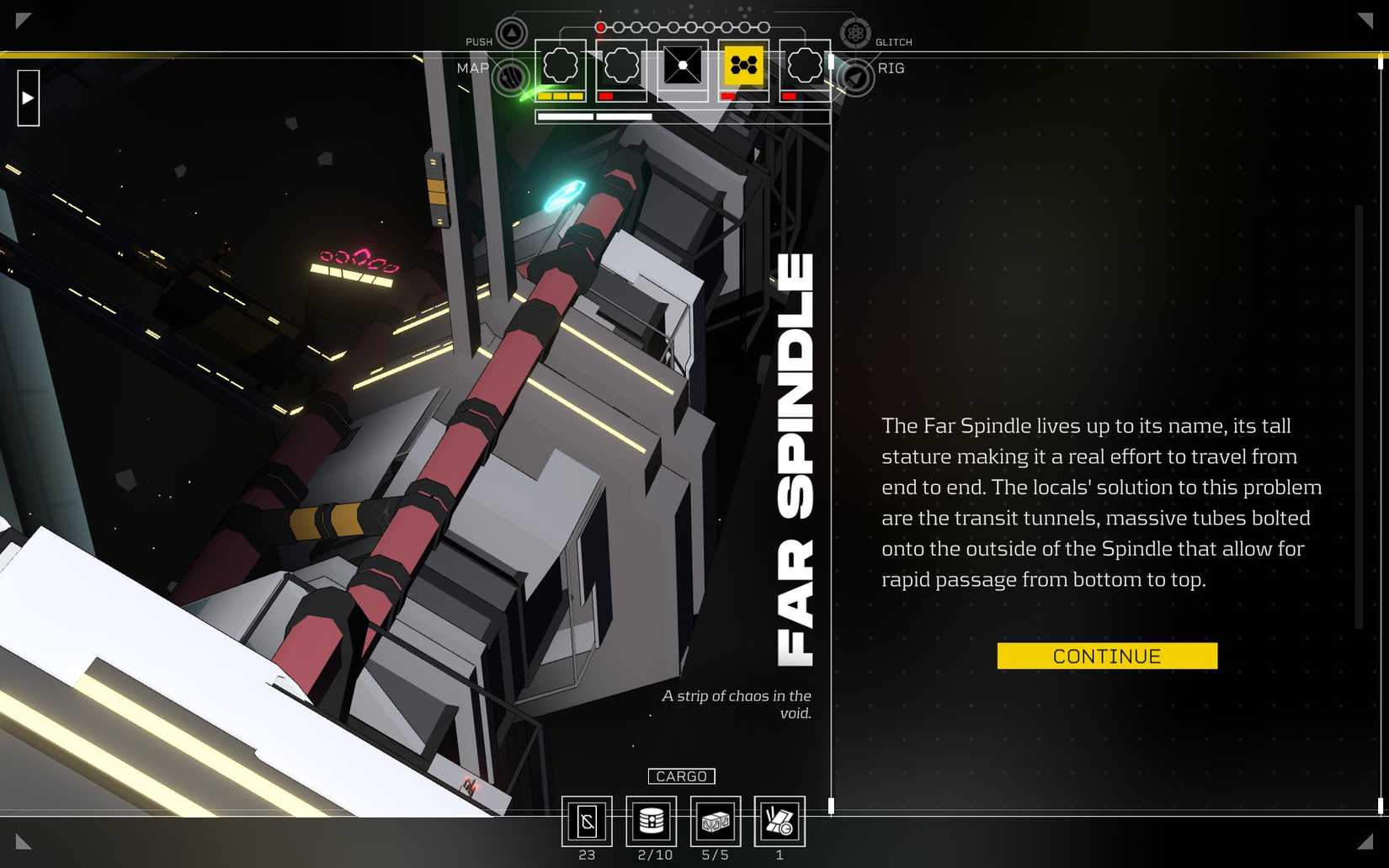Select the scrap parts cargo slot

[780, 821]
